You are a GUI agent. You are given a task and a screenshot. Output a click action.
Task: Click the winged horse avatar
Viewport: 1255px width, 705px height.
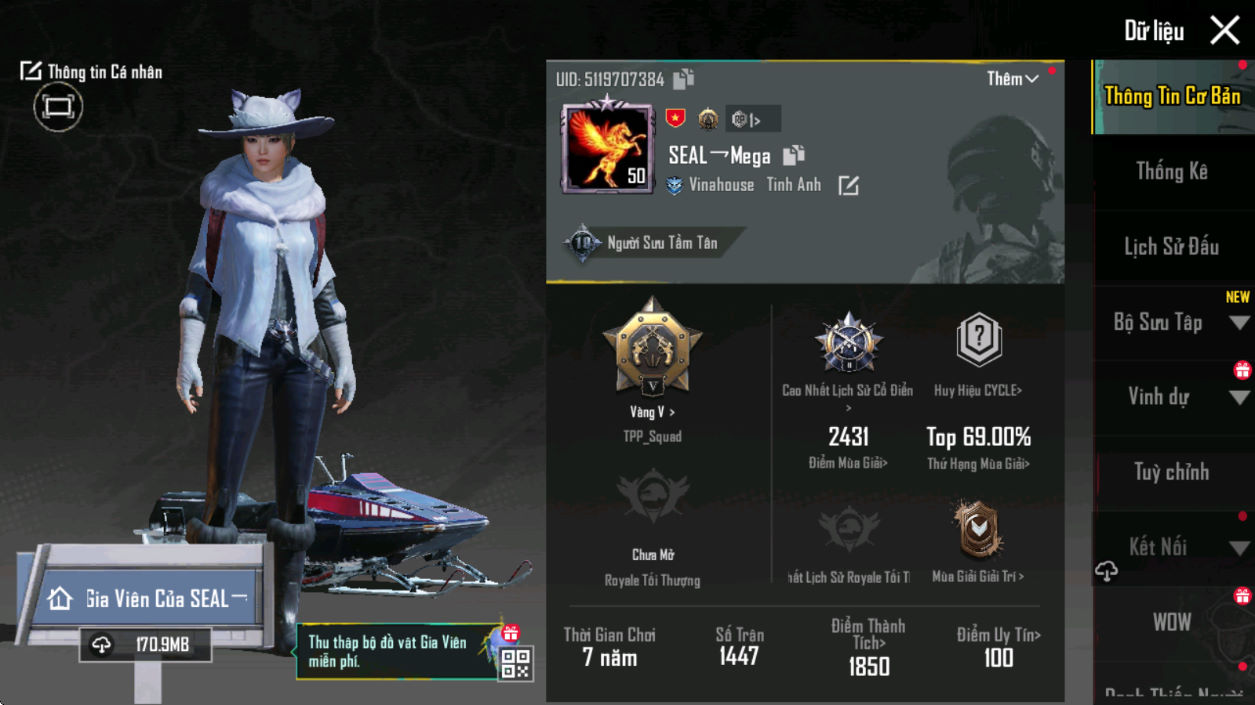point(607,147)
